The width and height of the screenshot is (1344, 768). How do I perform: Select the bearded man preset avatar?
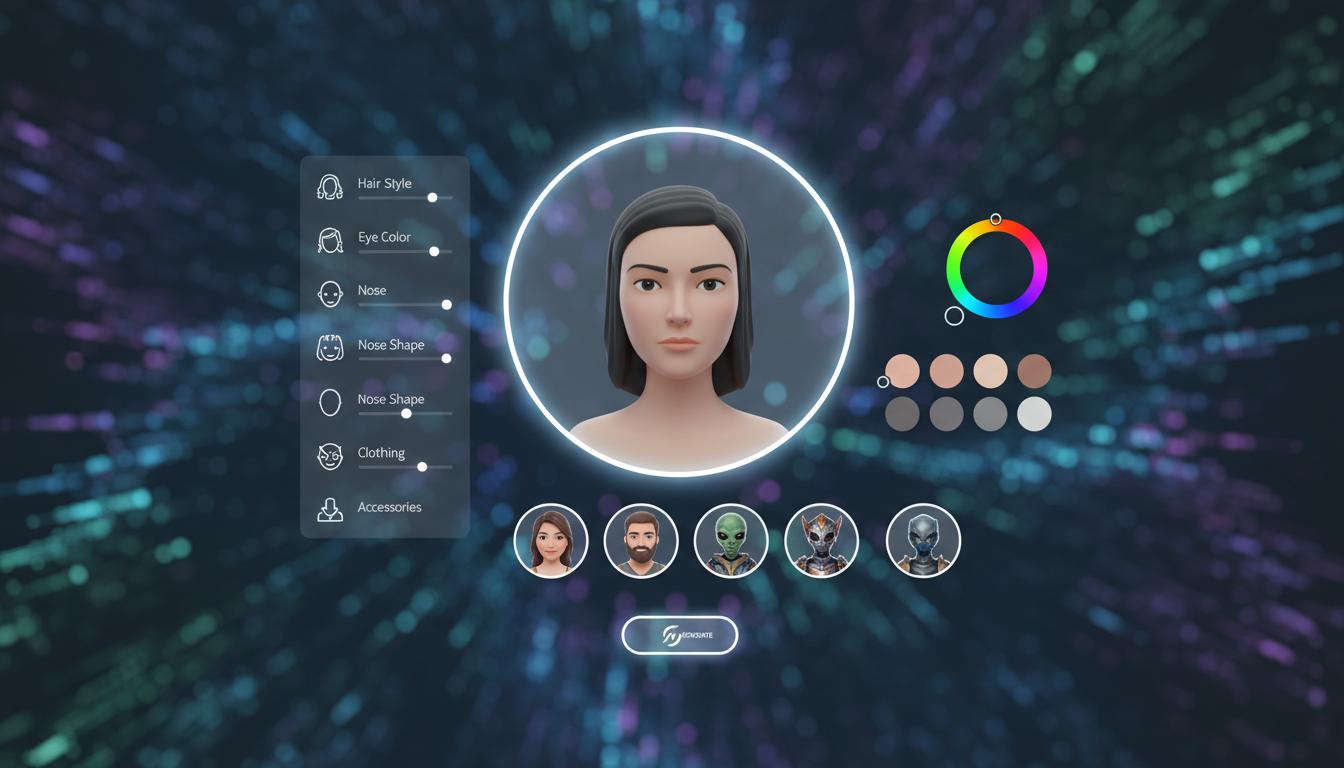point(641,541)
